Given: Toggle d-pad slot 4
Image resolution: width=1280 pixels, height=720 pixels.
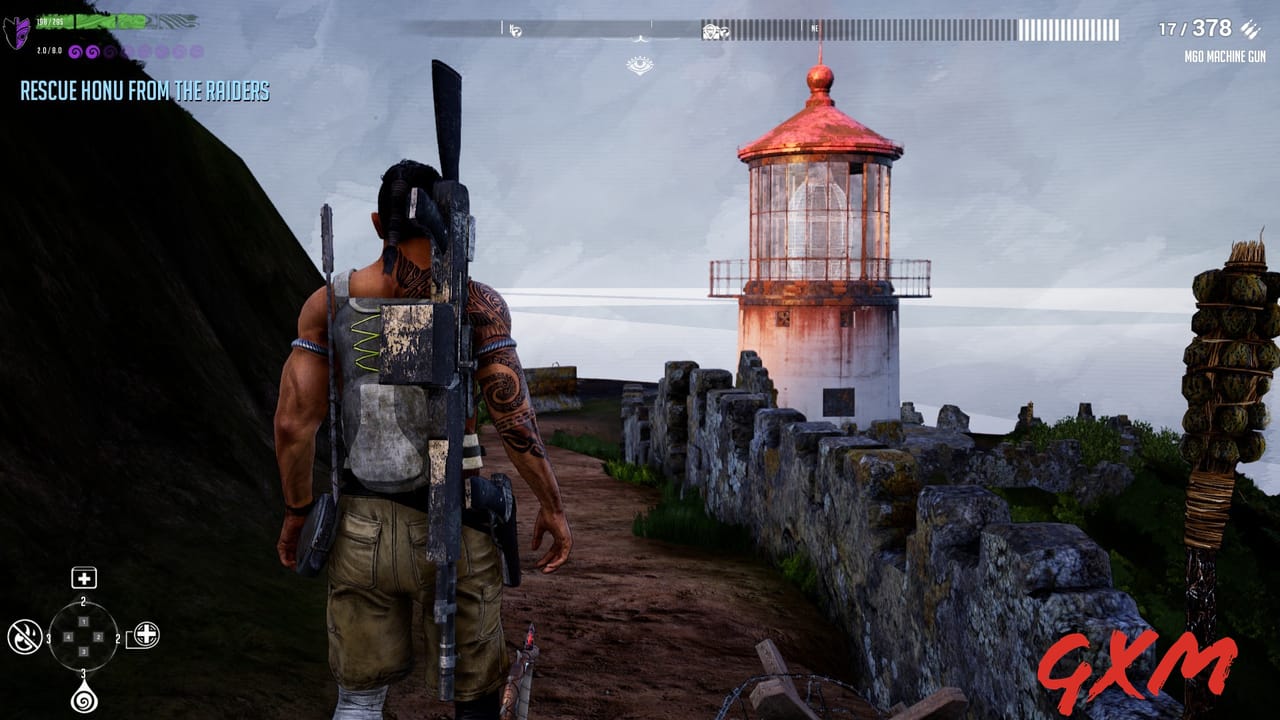Looking at the screenshot, I should tap(68, 636).
